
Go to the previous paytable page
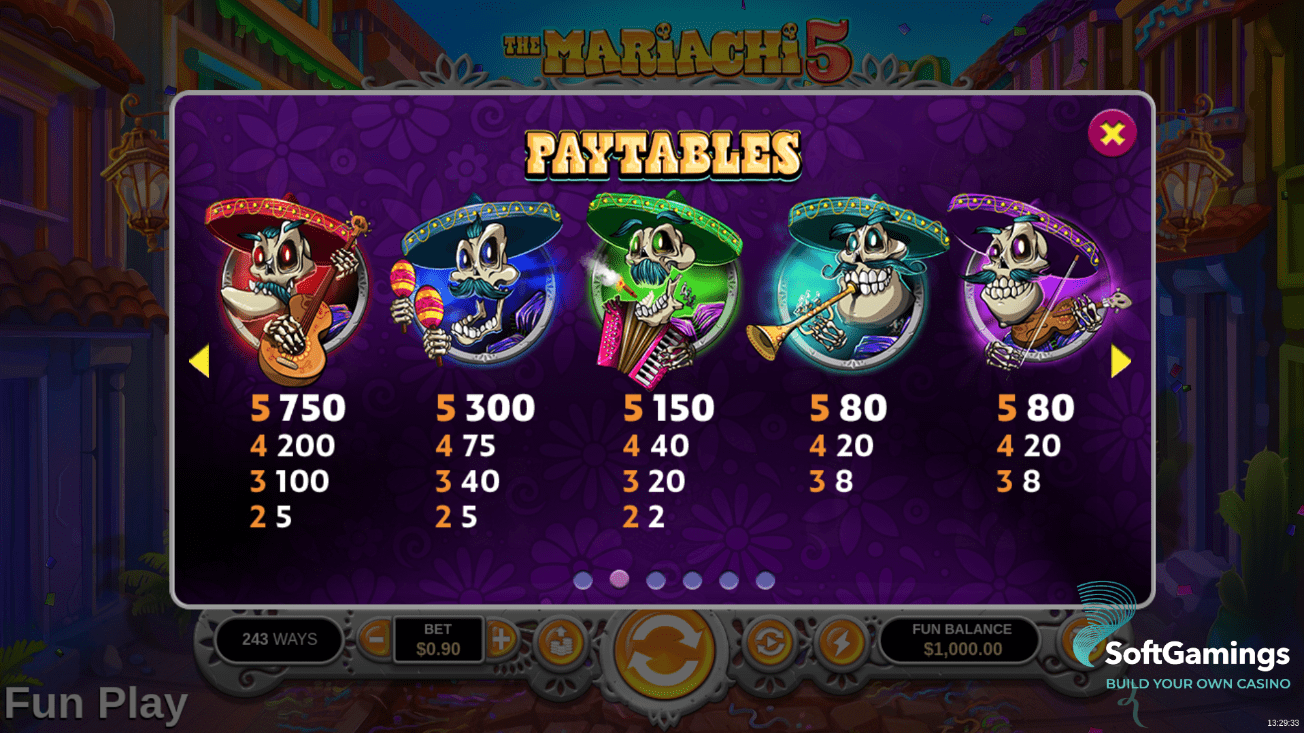pos(199,361)
